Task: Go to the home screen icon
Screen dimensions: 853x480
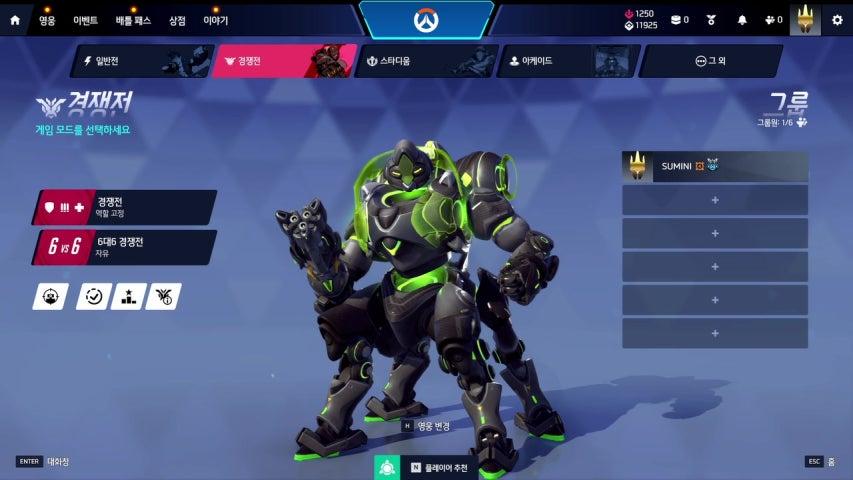Action: tap(15, 20)
